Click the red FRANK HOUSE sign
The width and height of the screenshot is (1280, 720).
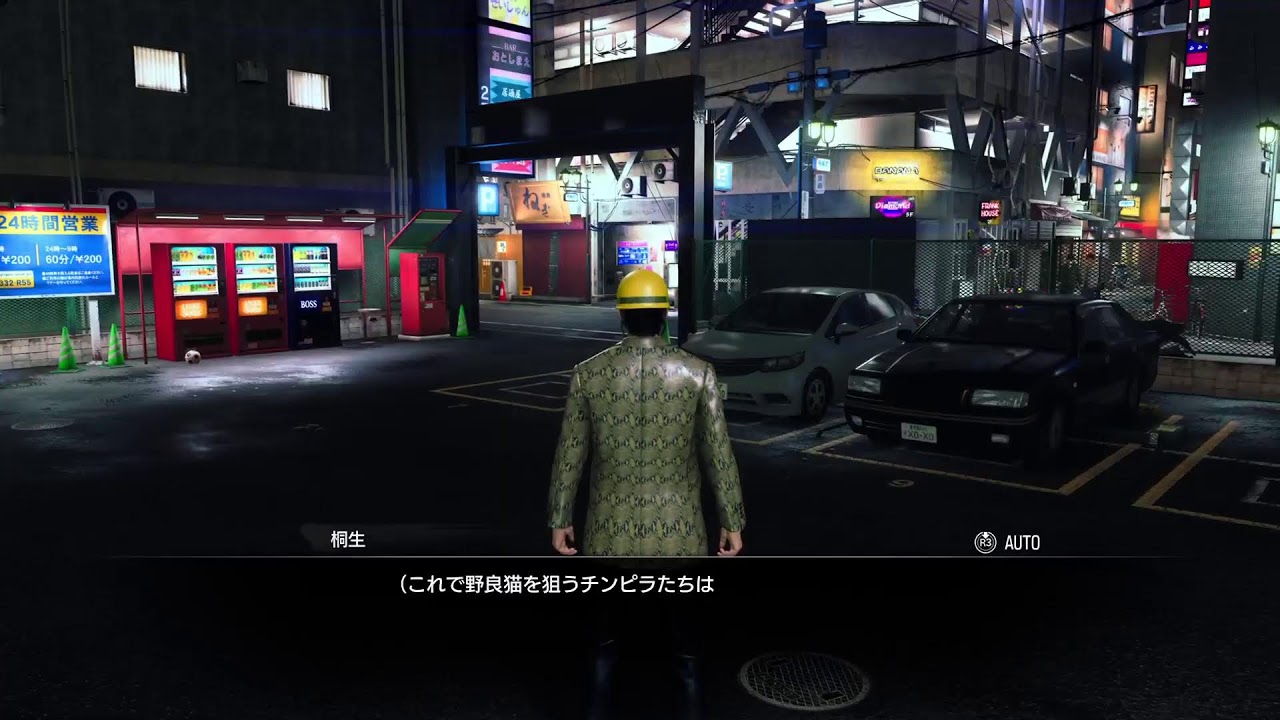click(x=990, y=207)
